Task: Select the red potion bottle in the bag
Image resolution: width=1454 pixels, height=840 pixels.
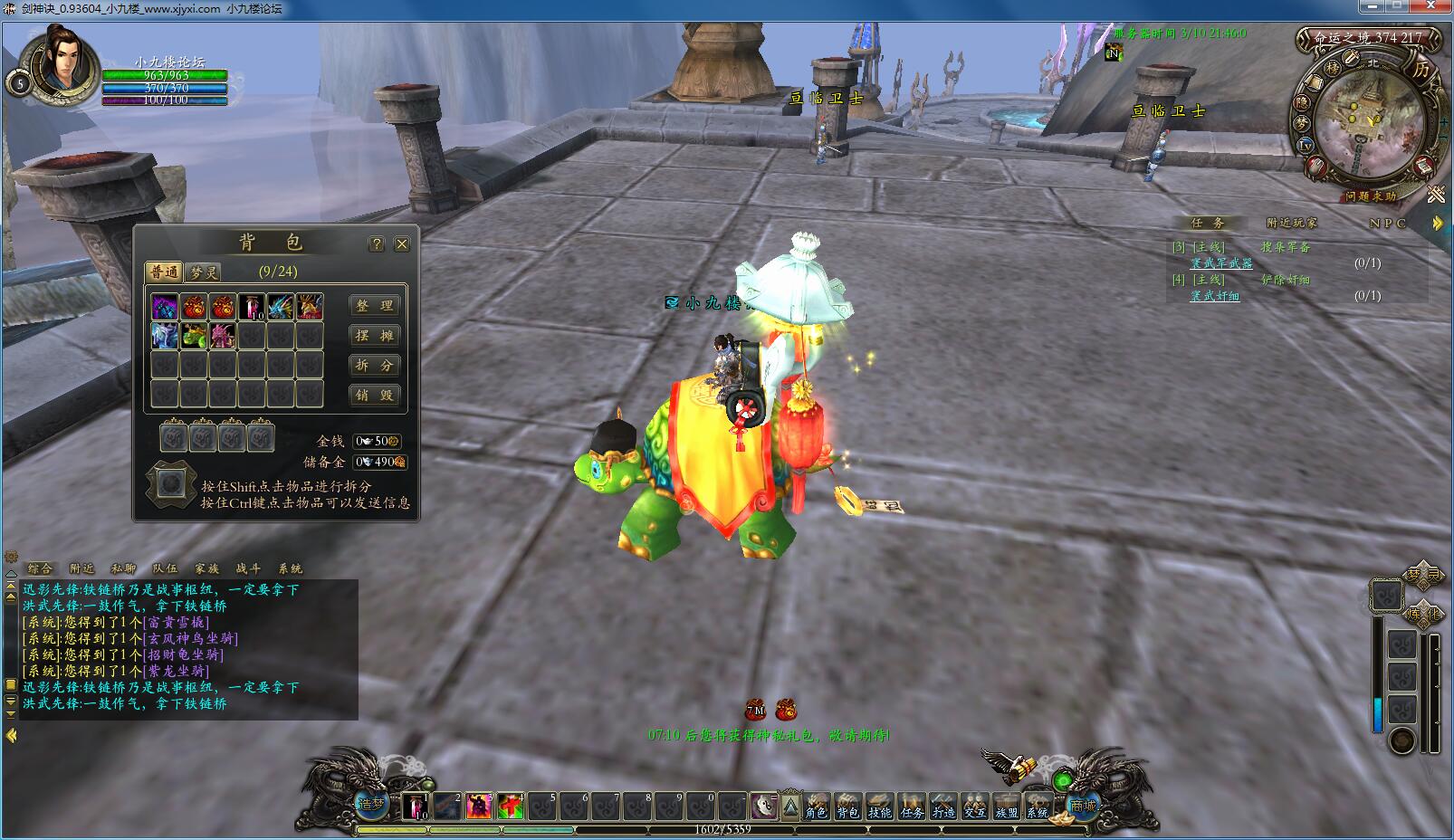Action: (x=251, y=307)
